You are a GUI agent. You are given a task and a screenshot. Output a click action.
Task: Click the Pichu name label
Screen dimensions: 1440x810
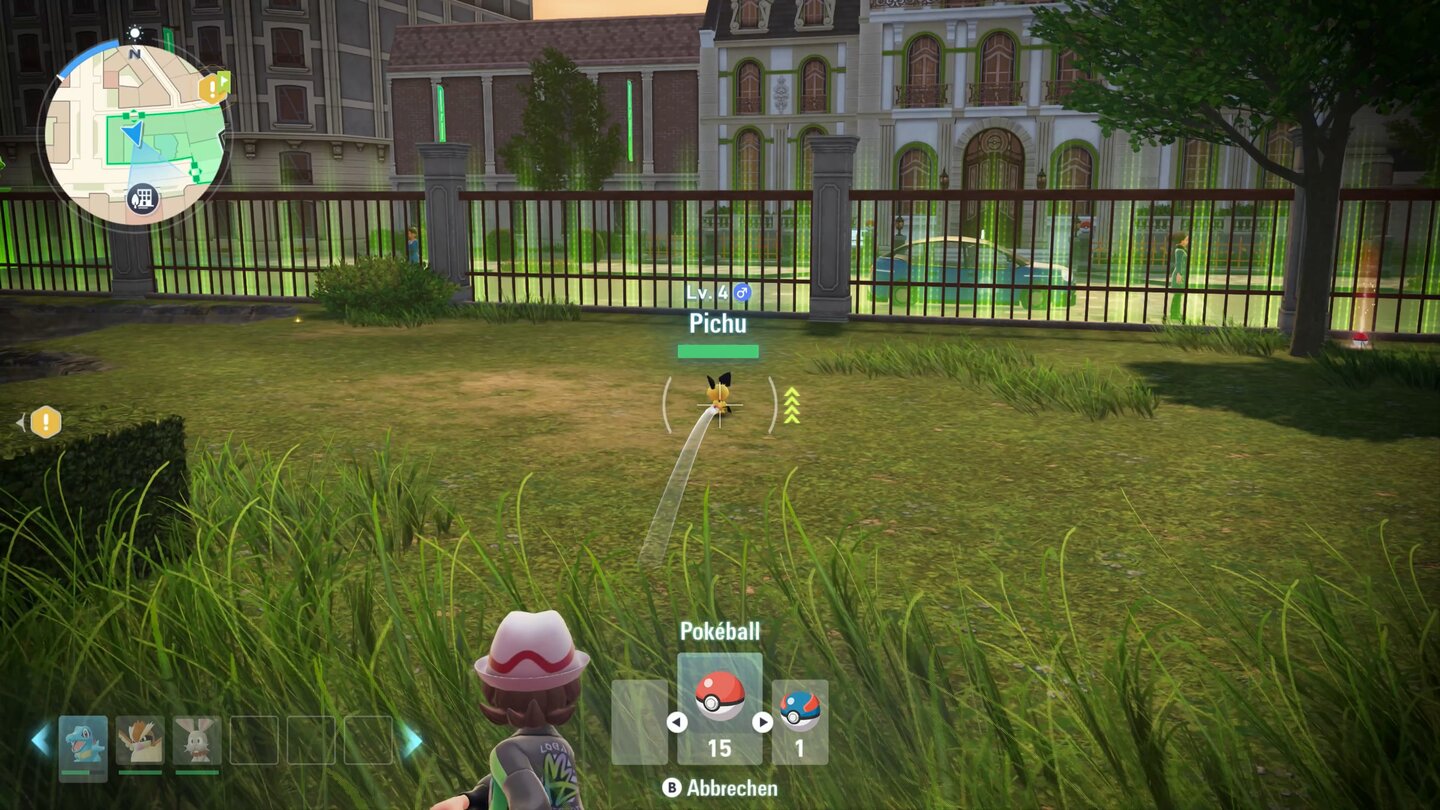tap(718, 324)
